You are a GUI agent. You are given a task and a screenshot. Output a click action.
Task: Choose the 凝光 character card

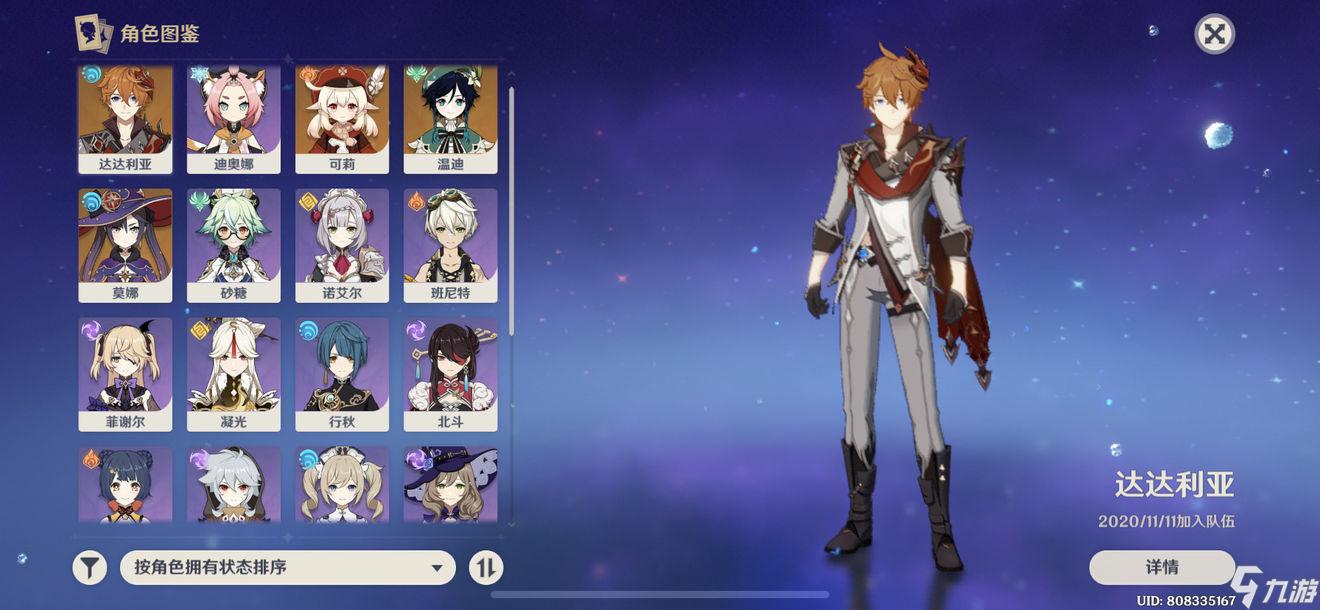pos(233,374)
